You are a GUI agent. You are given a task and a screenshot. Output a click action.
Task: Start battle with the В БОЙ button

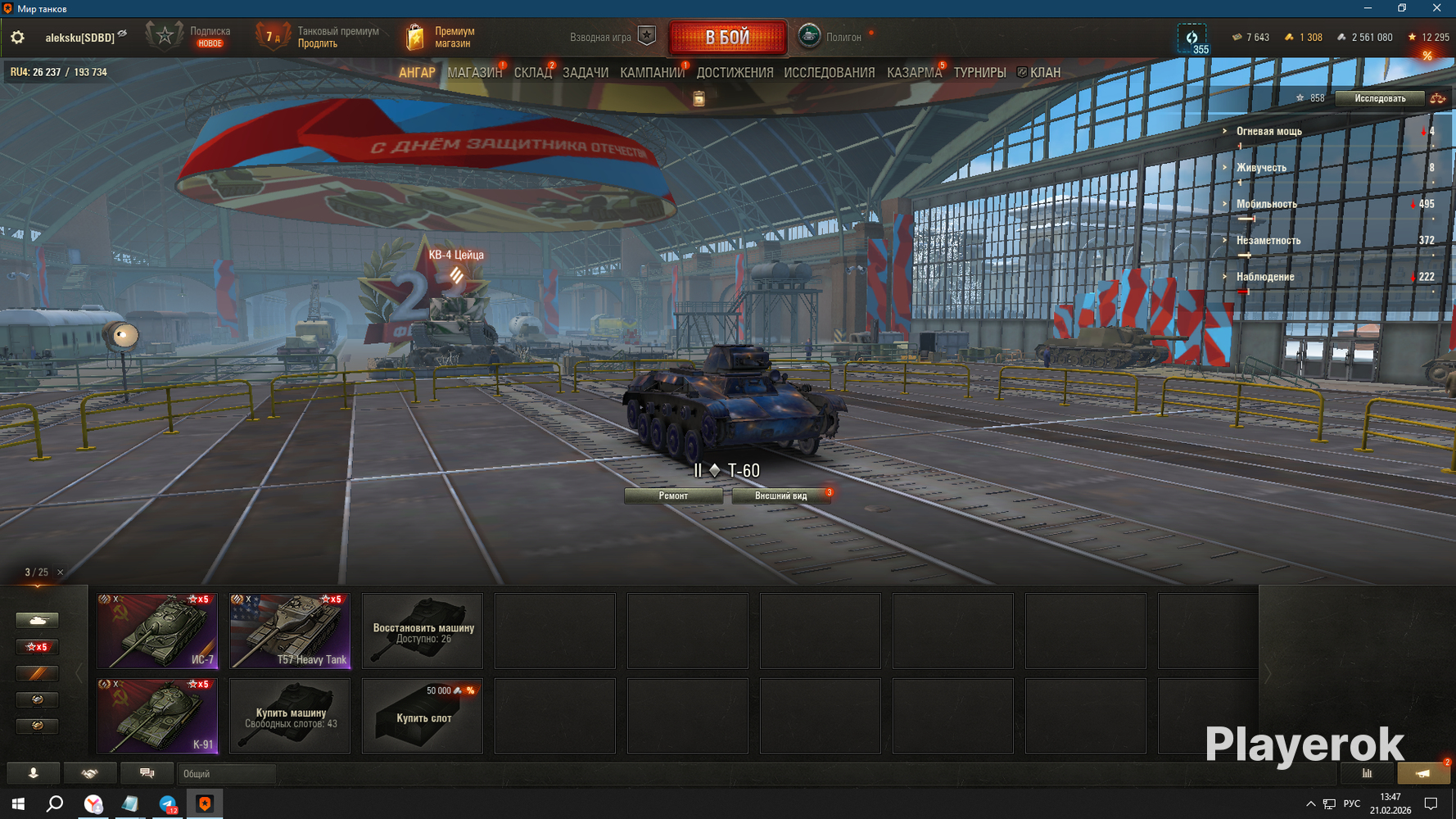tap(727, 37)
